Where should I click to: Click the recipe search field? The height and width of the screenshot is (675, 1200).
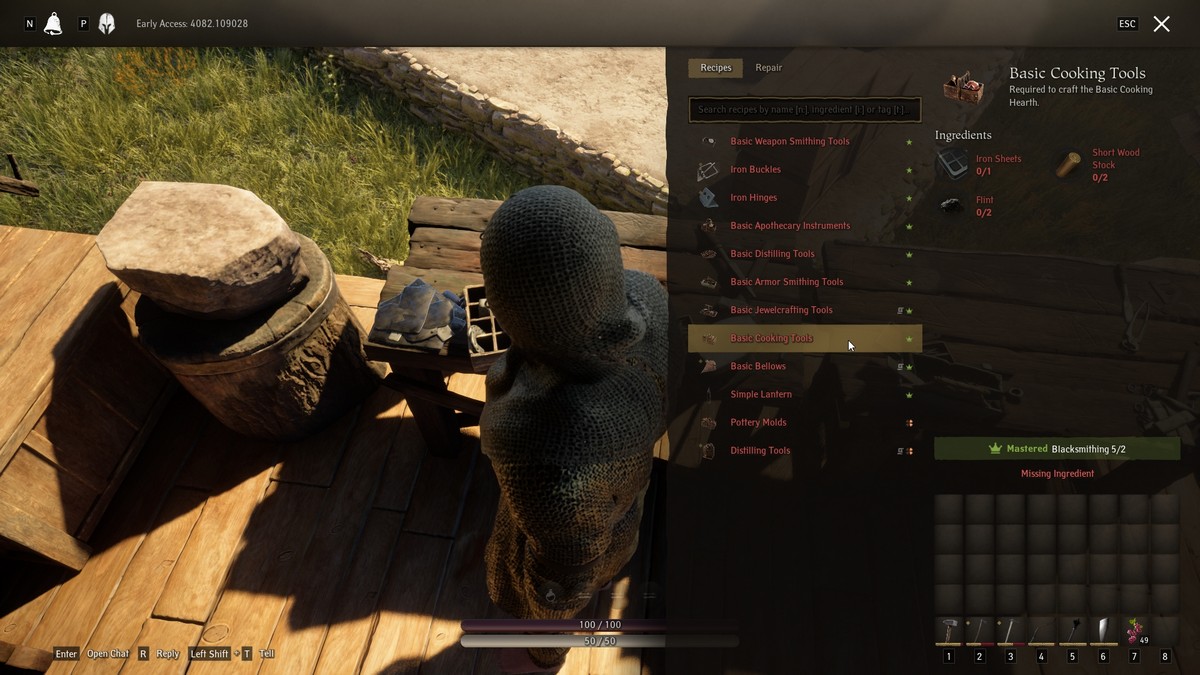tap(805, 109)
